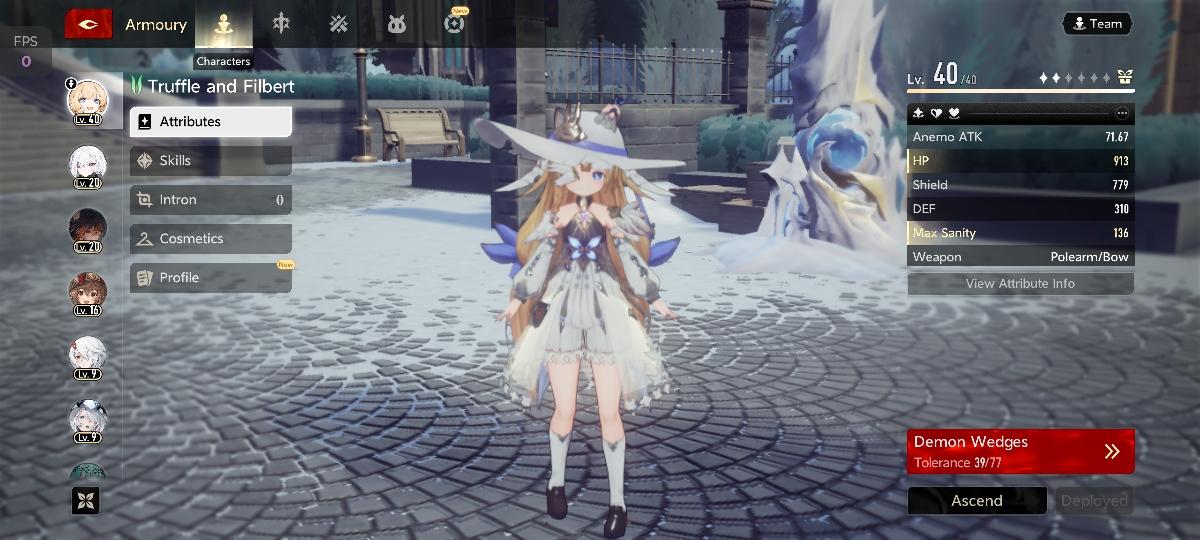Open the Demon Wedges panel
This screenshot has height=540, width=1200.
1020,452
